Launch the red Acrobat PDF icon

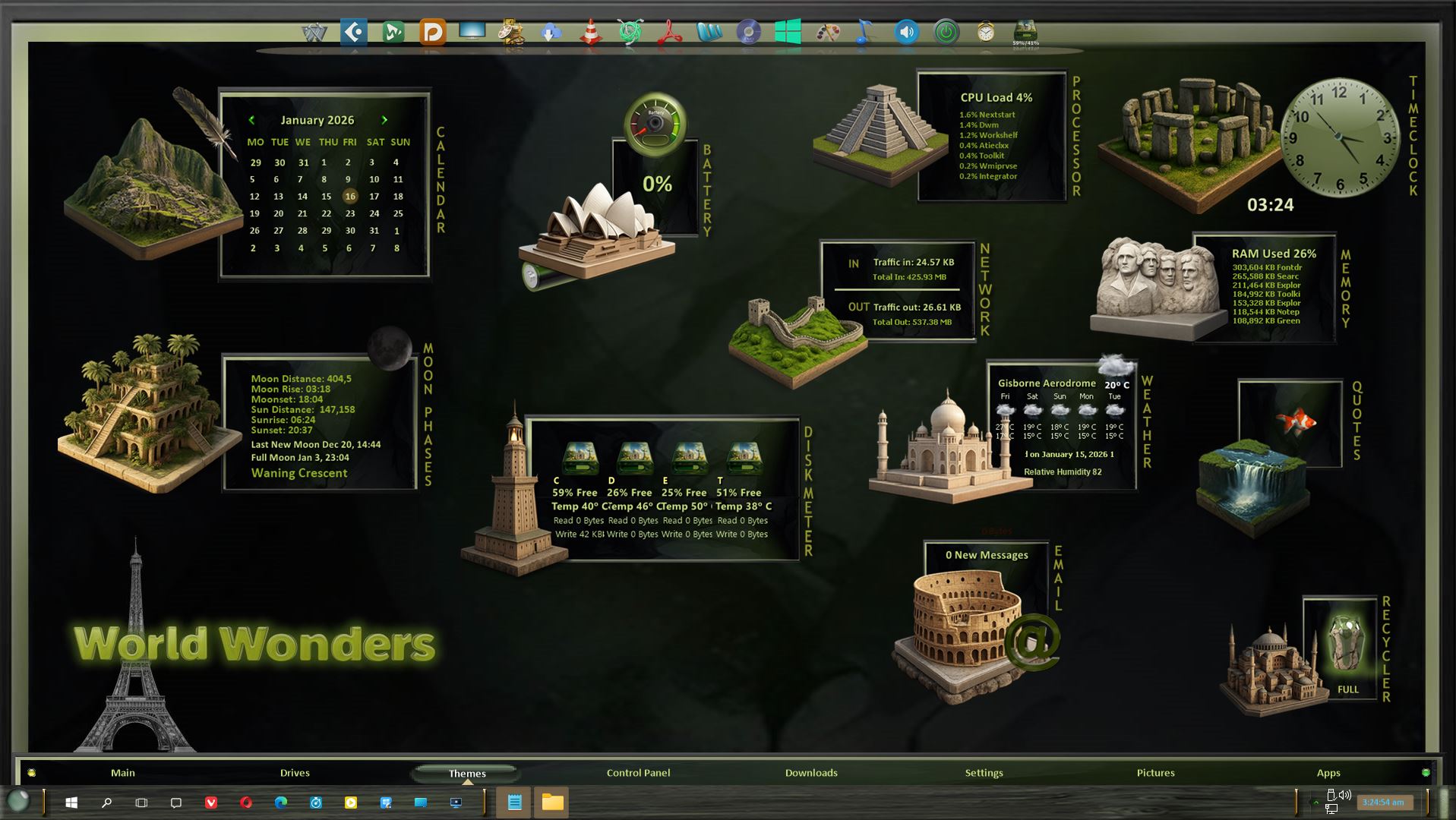point(669,33)
